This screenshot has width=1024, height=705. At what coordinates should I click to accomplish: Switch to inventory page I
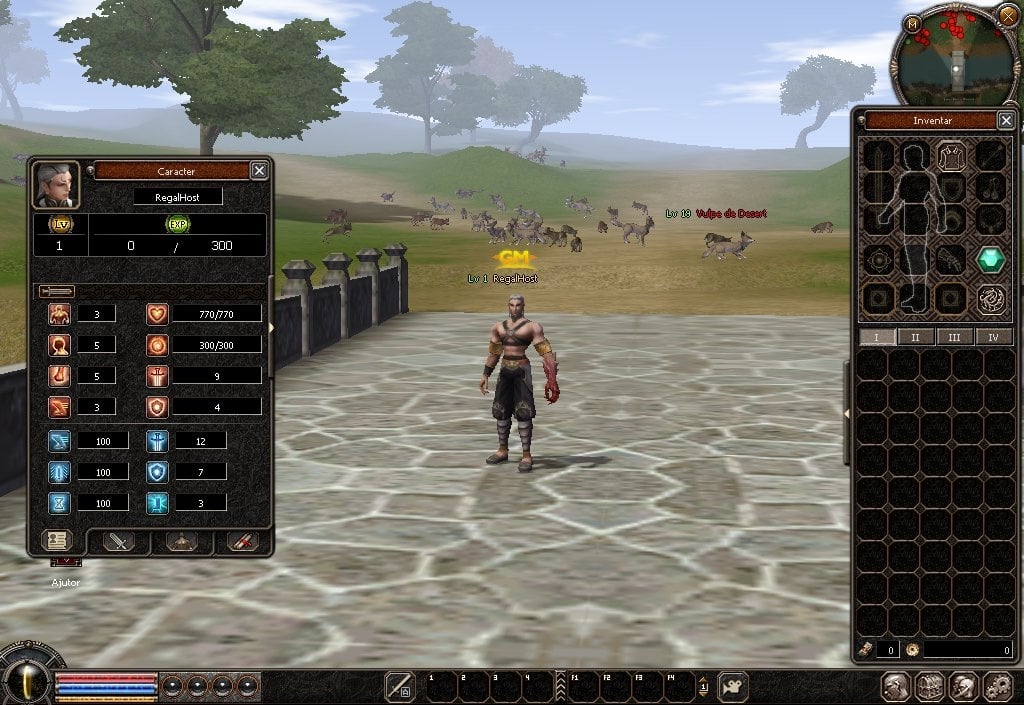point(877,337)
